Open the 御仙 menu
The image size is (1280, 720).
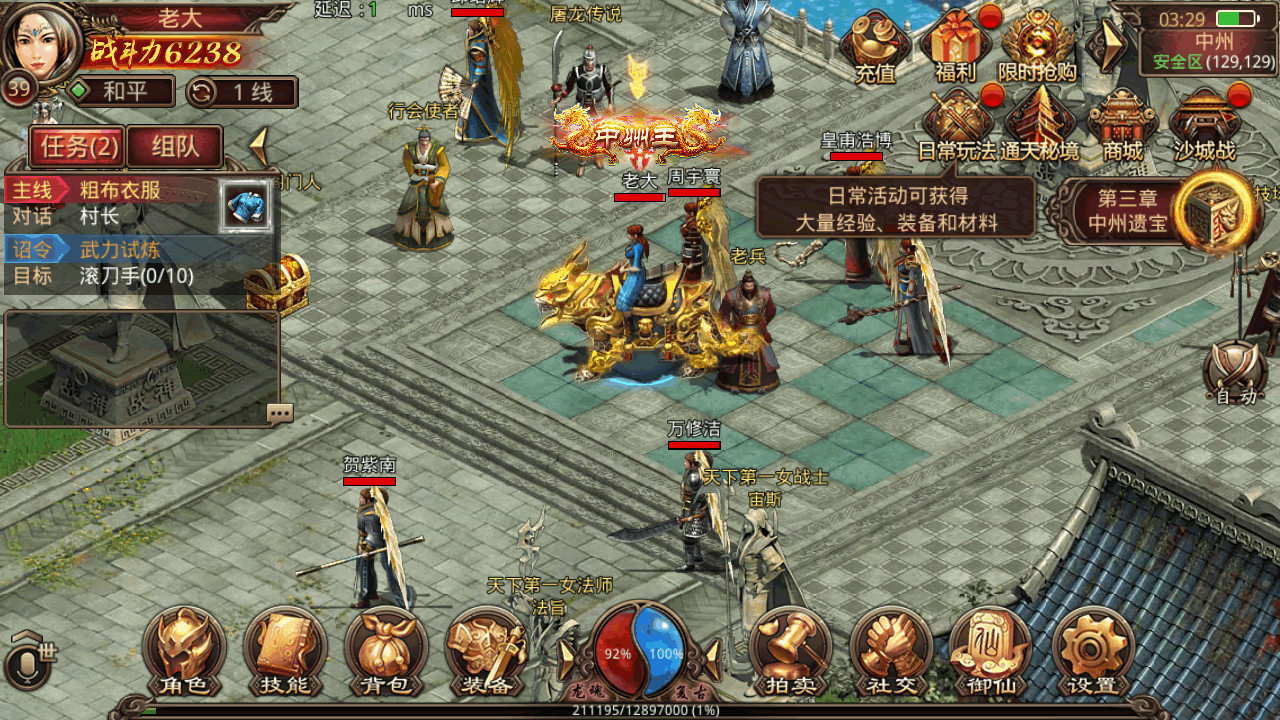coord(991,651)
